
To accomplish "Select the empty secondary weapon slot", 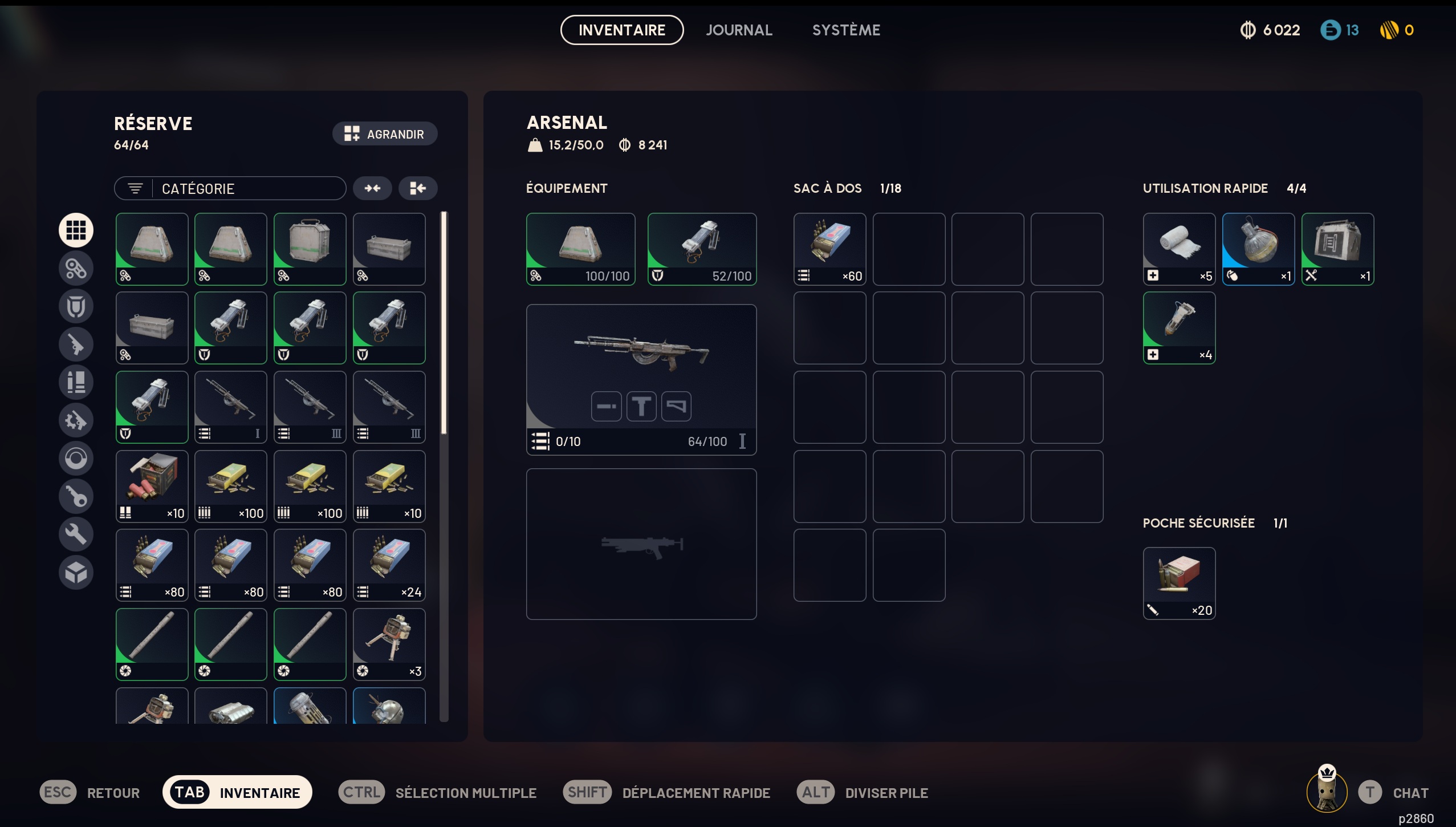I will point(641,544).
